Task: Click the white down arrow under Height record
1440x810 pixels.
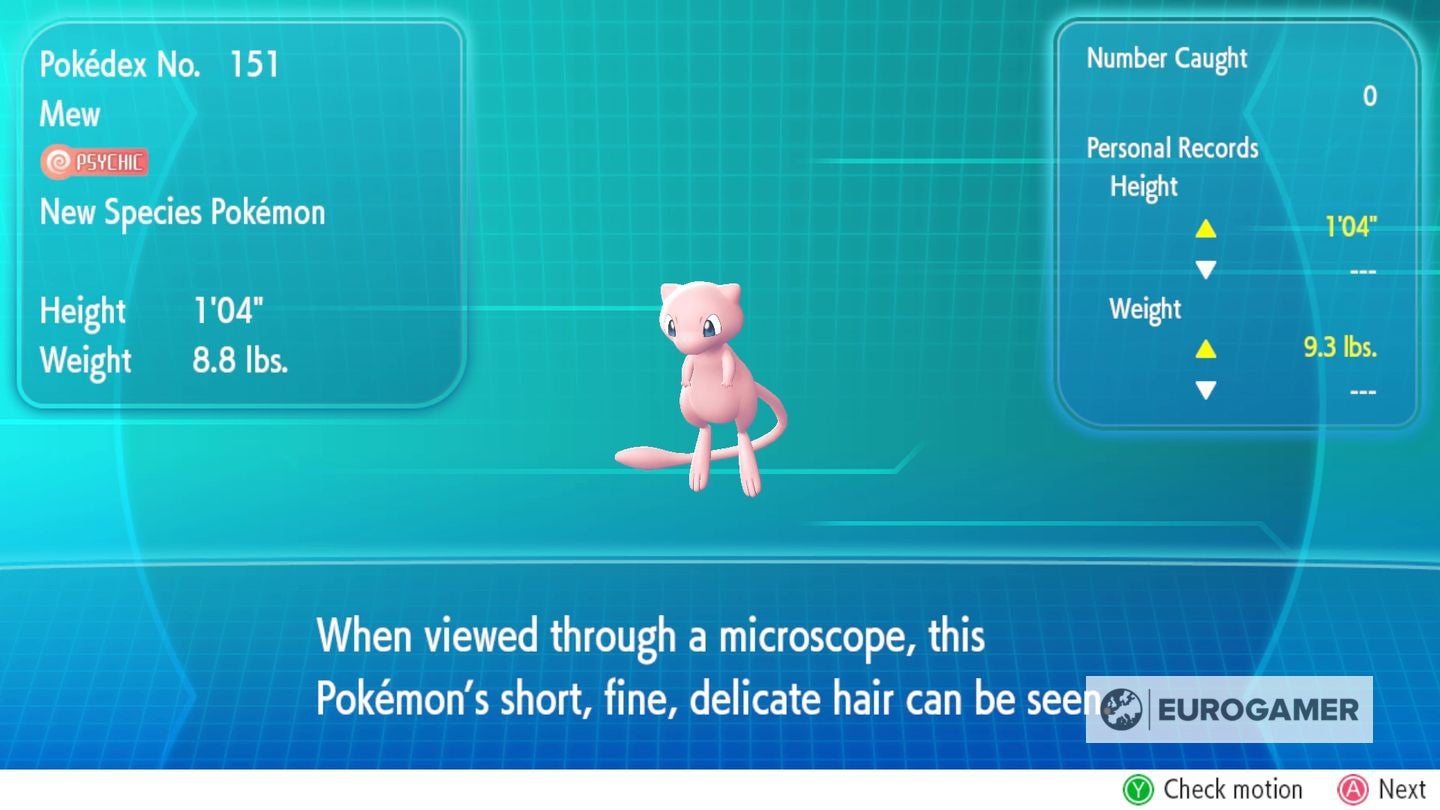Action: pyautogui.click(x=1206, y=269)
